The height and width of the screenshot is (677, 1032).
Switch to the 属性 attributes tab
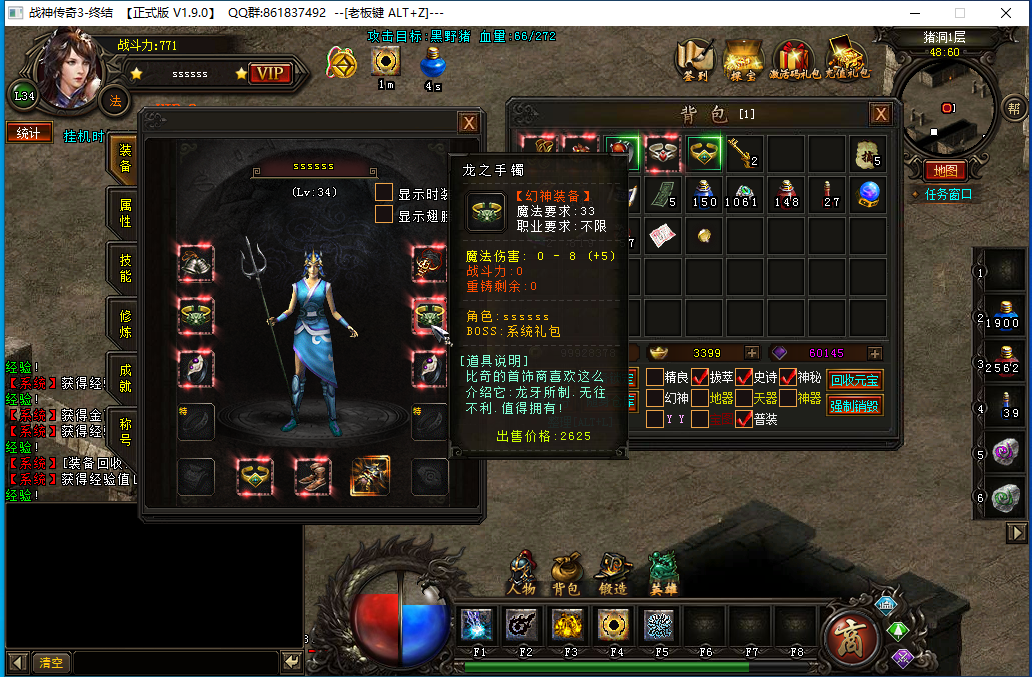tap(125, 211)
